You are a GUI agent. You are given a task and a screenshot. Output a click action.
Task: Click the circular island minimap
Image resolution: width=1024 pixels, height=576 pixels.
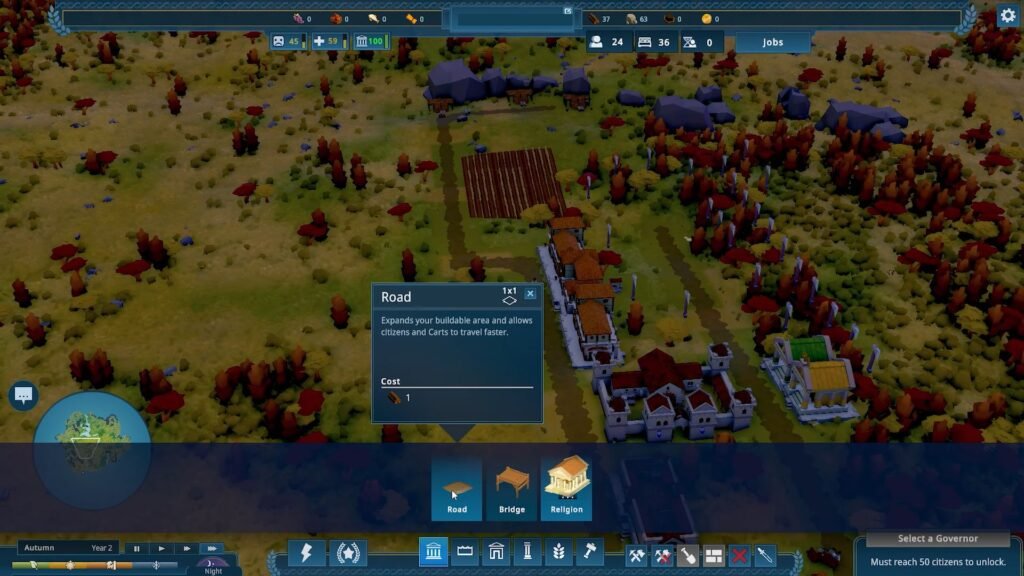tap(92, 449)
